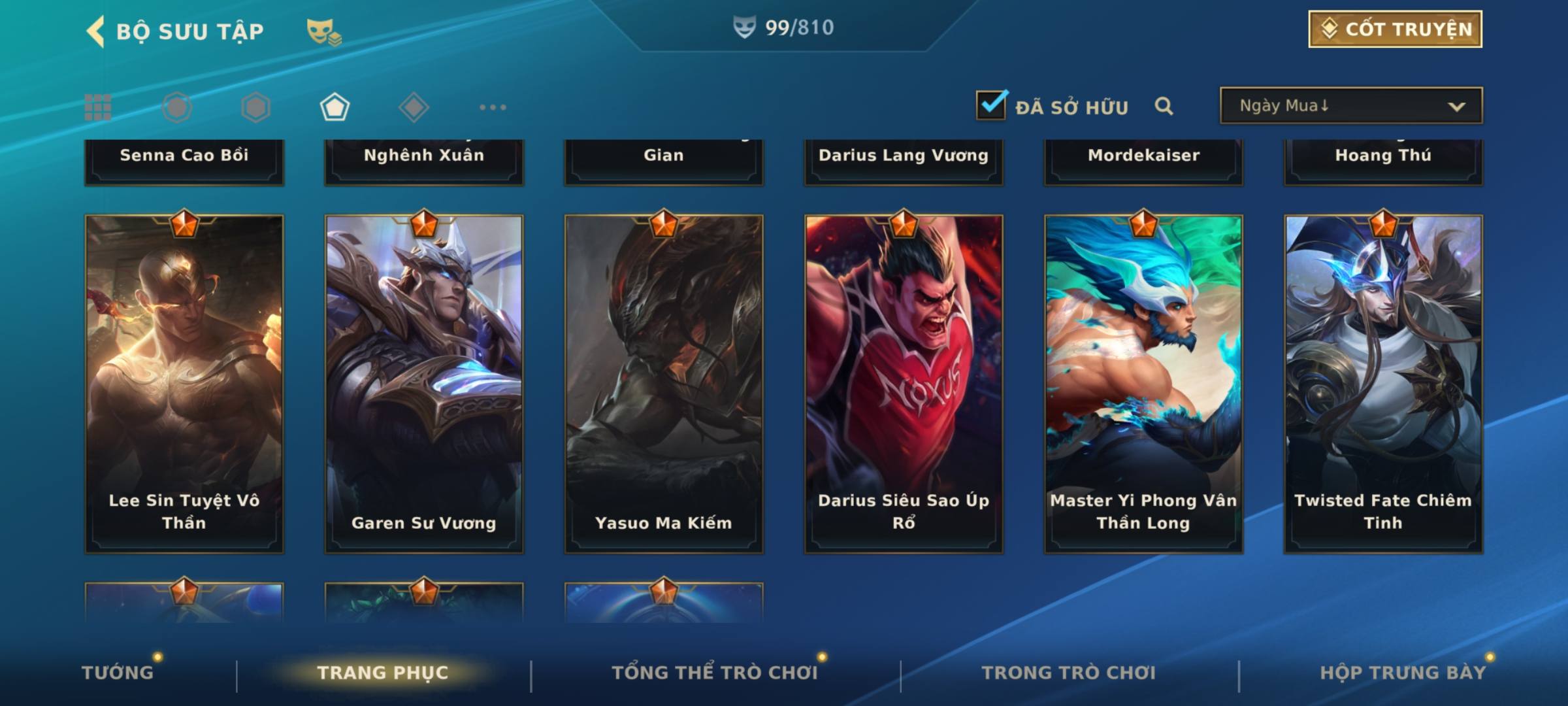Pick Twisted Fate Chiêm Tinh skin card
This screenshot has height=706, width=1568.
(x=1383, y=384)
